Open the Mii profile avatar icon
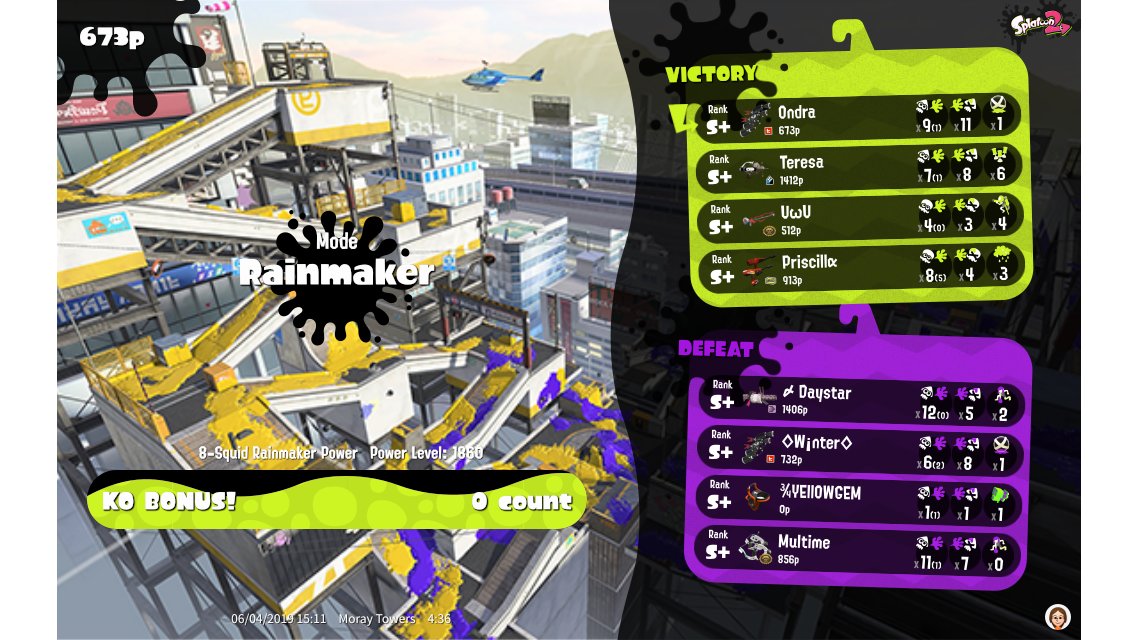 (x=1057, y=616)
